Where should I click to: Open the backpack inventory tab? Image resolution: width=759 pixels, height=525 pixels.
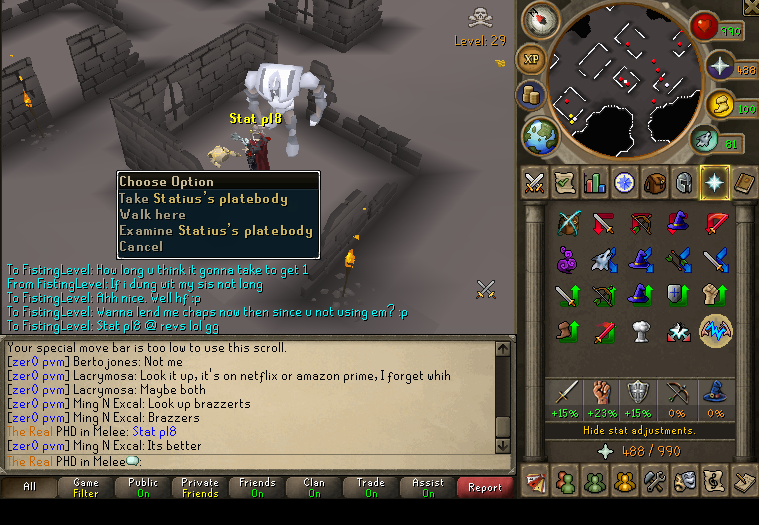pyautogui.click(x=654, y=183)
